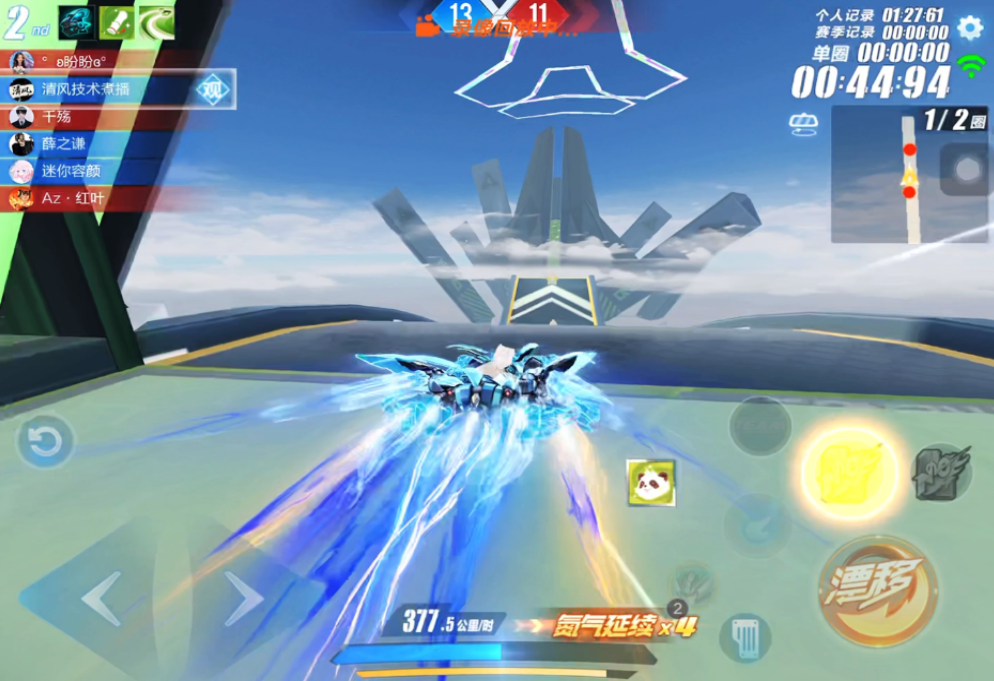Click the green scroll skill icon
This screenshot has height=681, width=994.
116,23
